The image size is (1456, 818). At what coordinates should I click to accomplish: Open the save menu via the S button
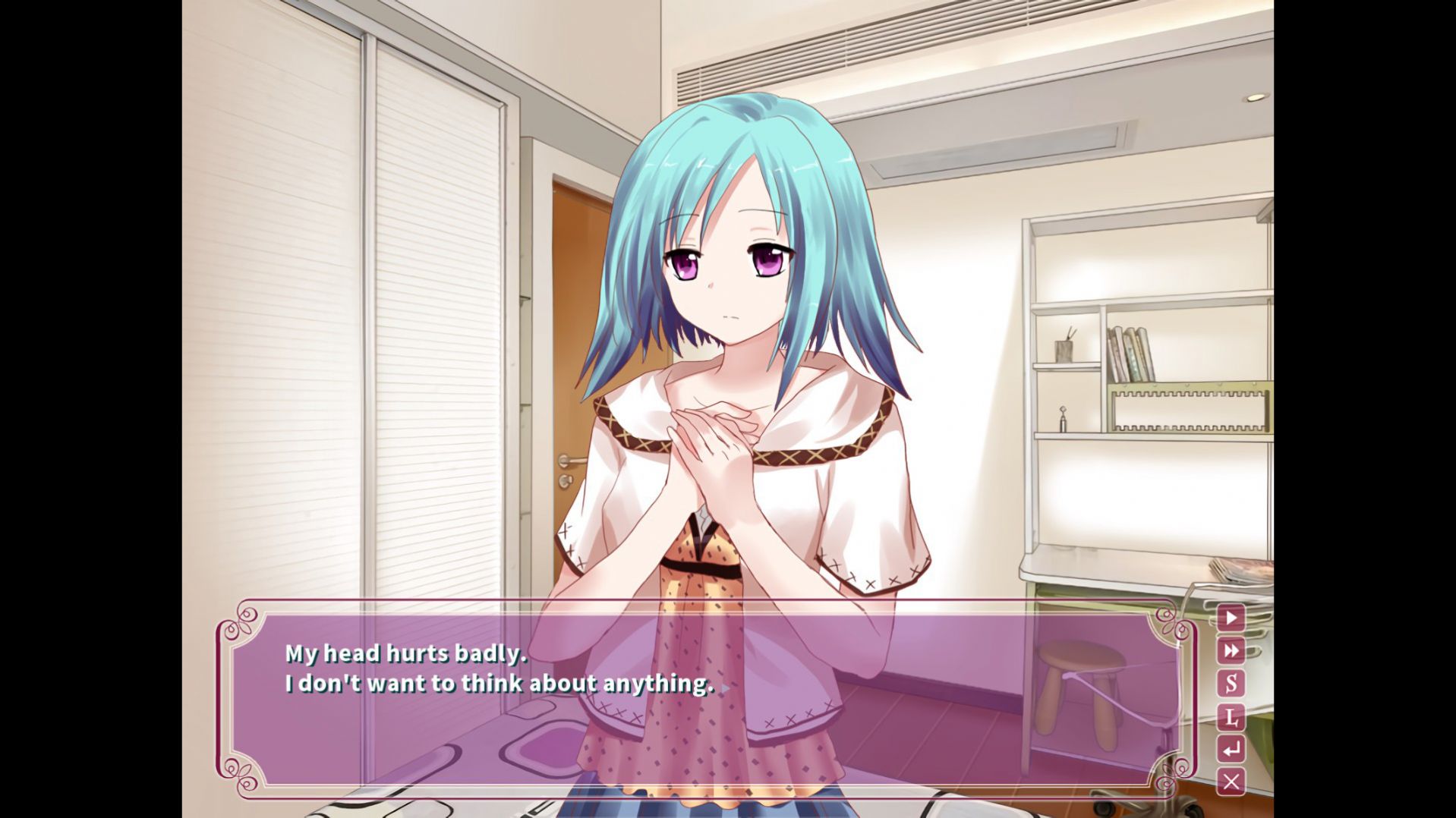1231,684
